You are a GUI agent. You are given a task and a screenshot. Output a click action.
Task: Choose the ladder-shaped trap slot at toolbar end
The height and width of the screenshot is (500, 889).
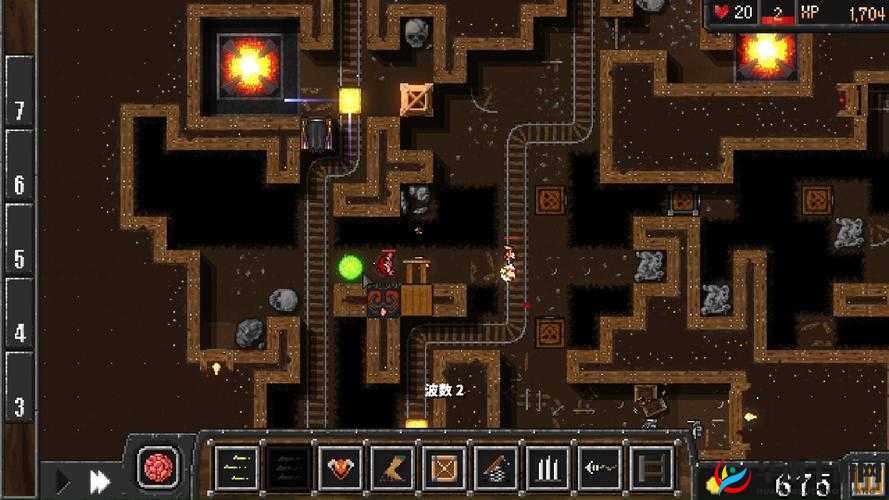point(649,466)
